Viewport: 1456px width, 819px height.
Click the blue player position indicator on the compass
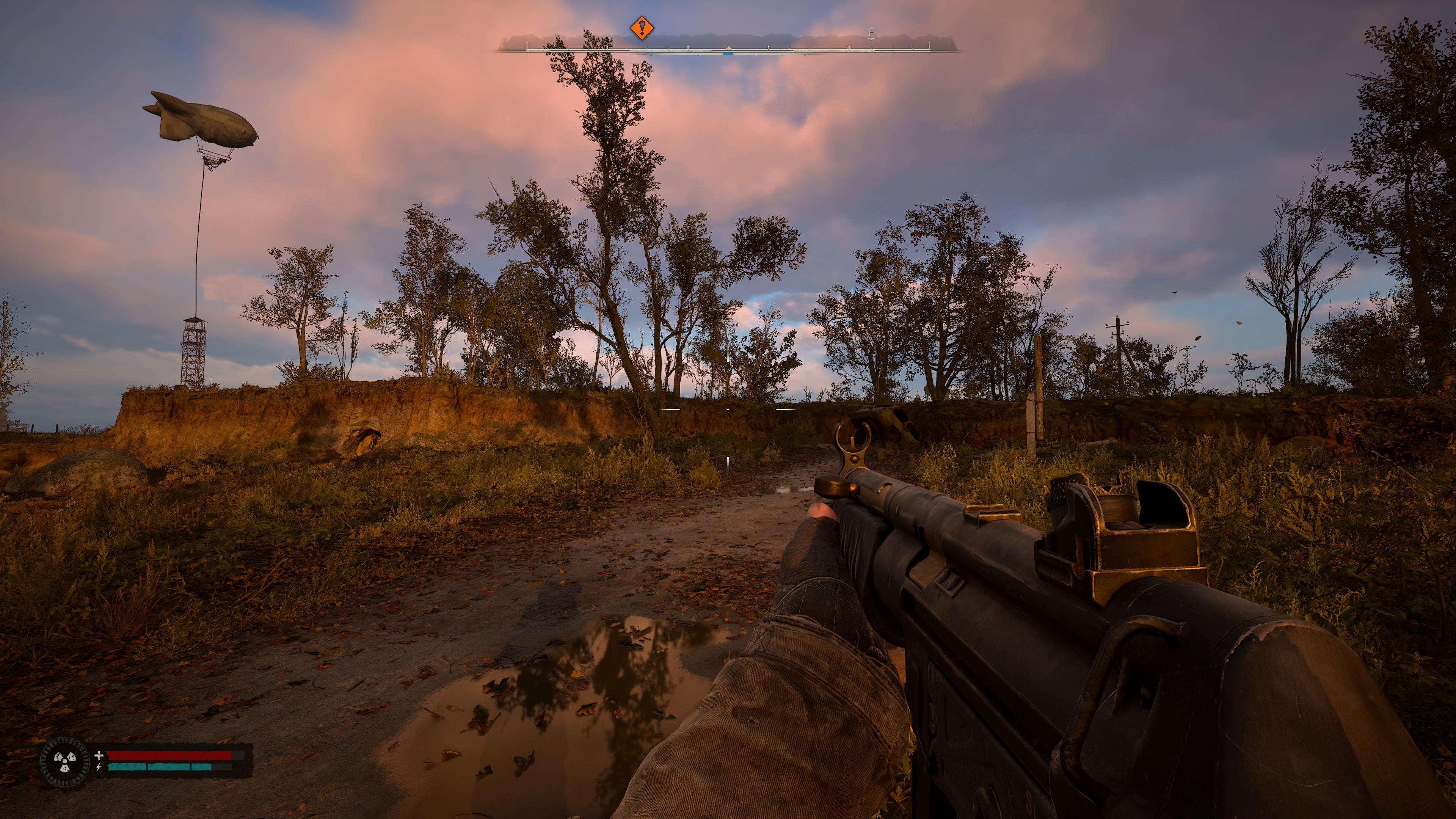728,54
